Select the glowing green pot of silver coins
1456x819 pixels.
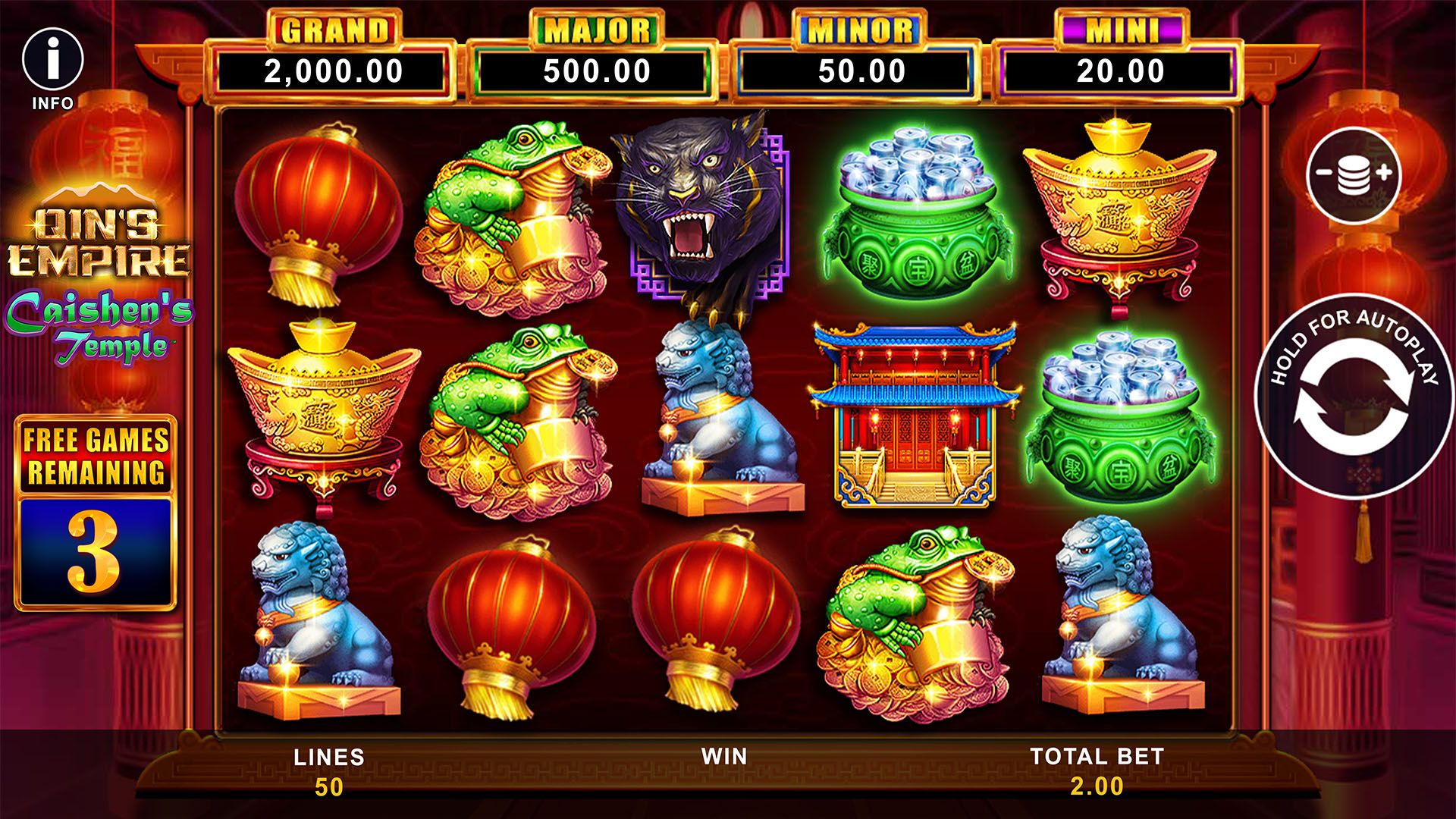point(915,212)
